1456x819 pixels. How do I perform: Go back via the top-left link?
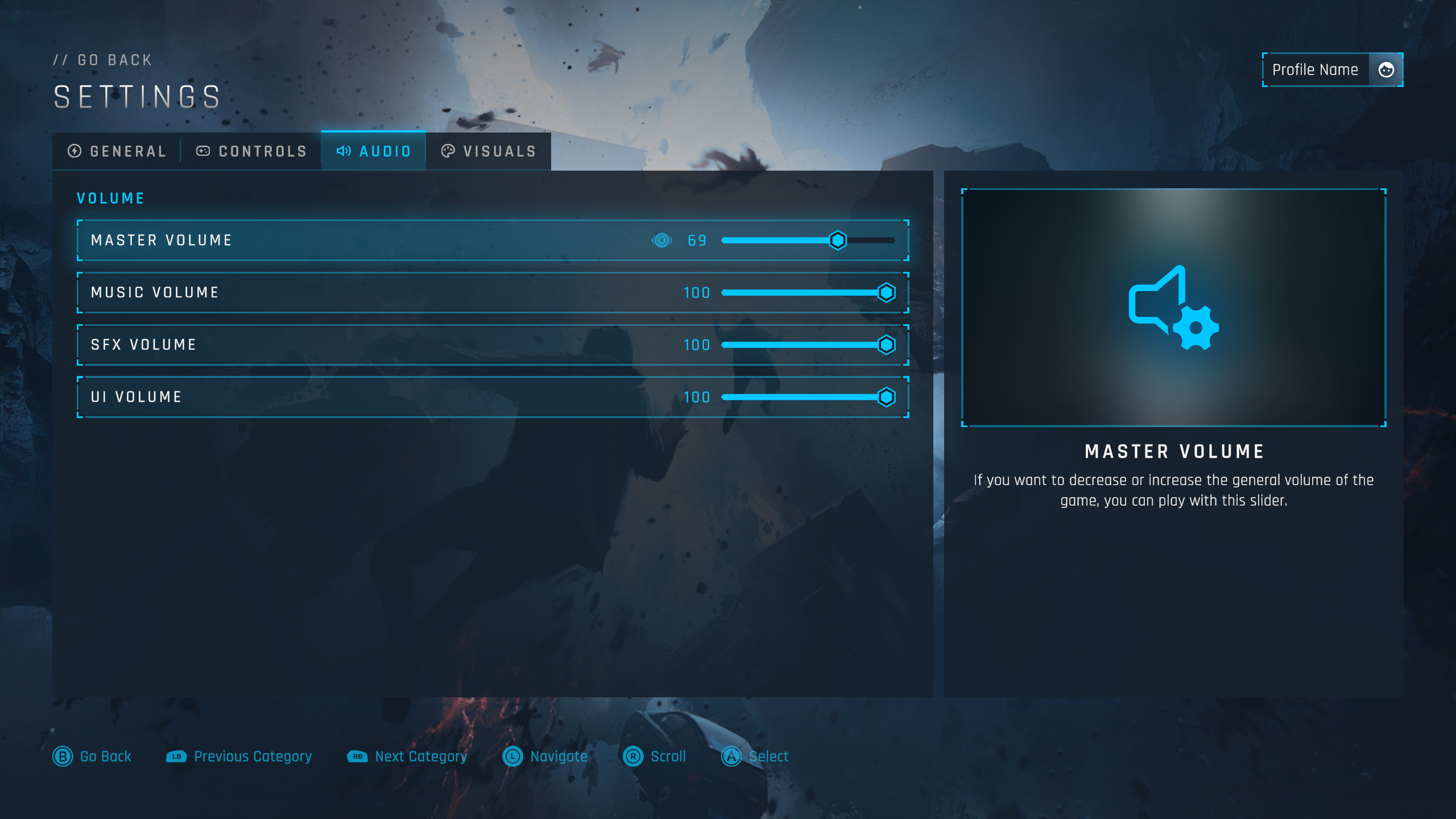click(x=103, y=60)
